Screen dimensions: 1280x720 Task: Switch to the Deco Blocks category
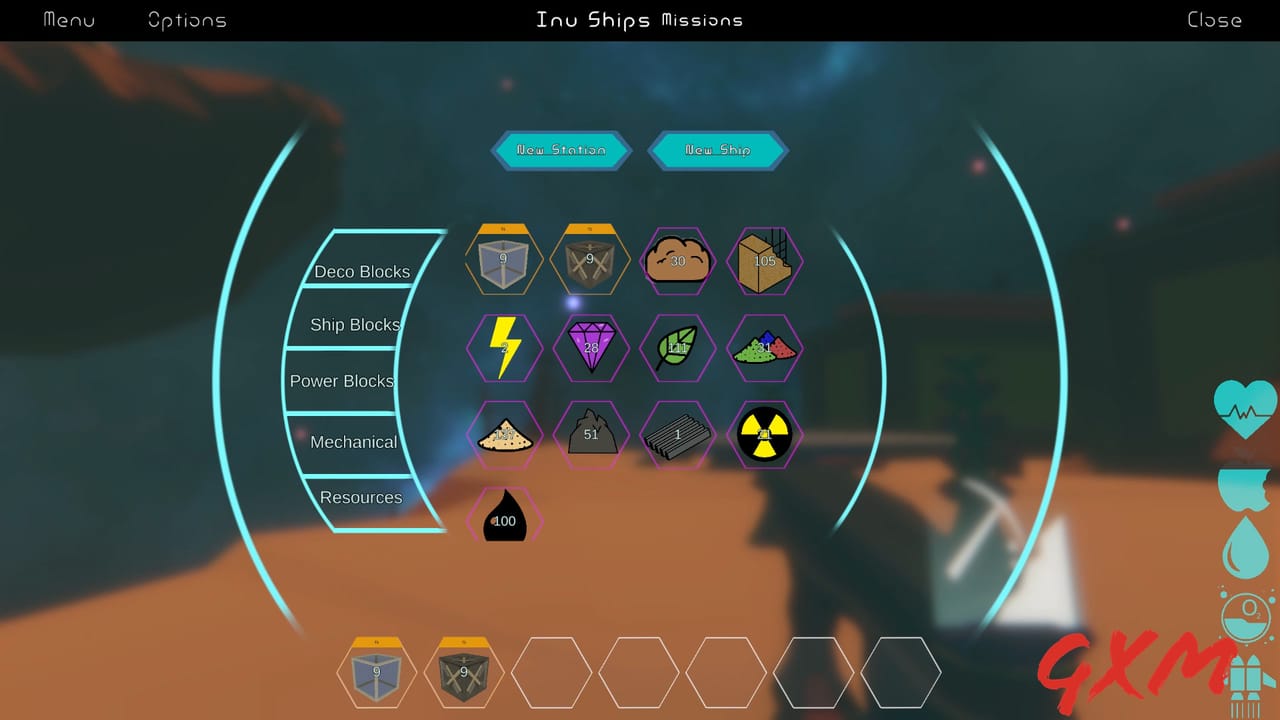363,271
